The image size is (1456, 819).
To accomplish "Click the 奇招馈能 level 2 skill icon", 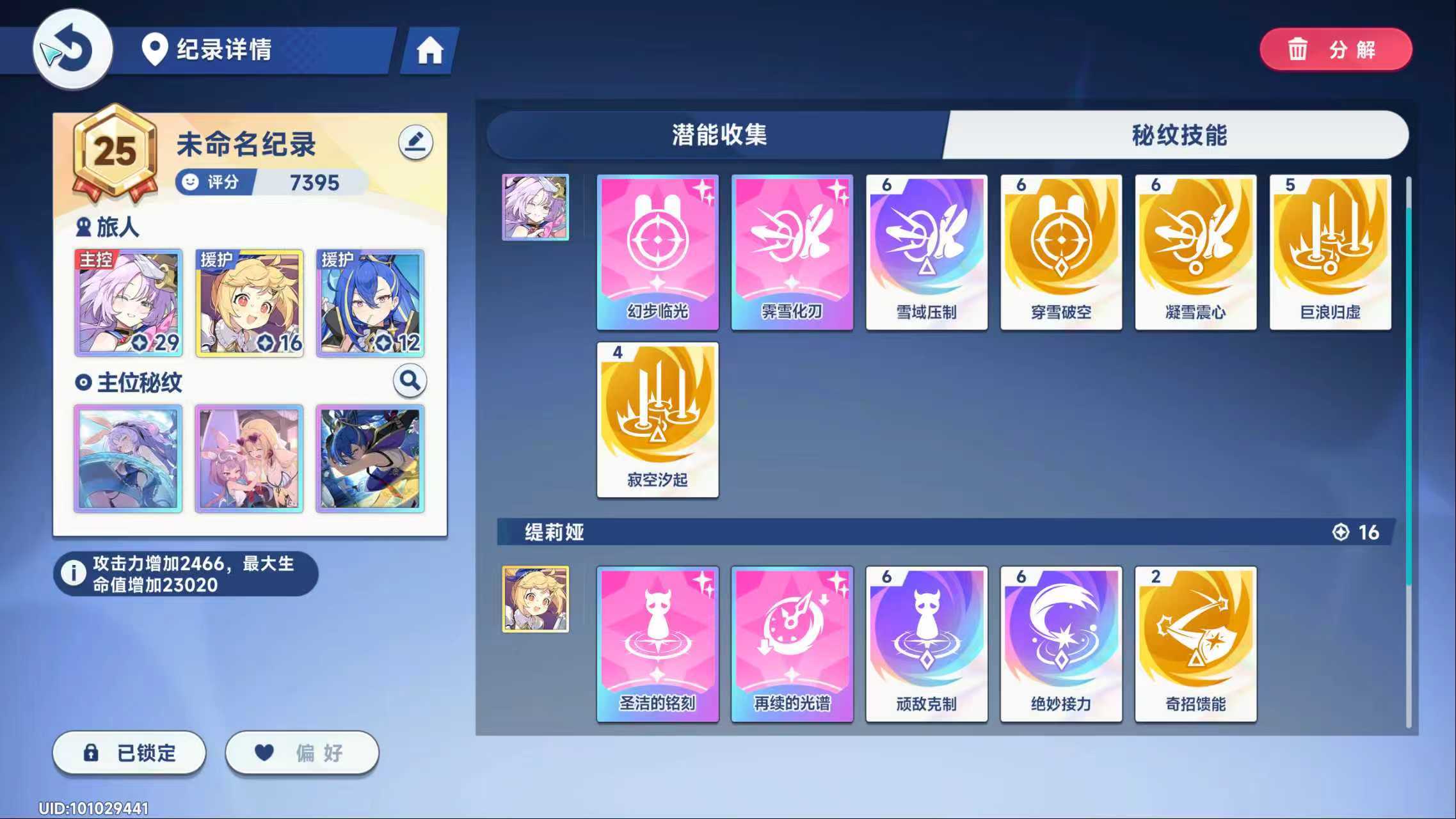I will pyautogui.click(x=1196, y=643).
